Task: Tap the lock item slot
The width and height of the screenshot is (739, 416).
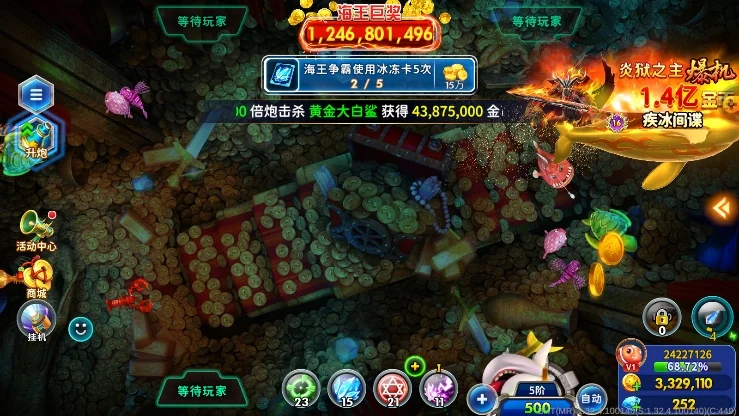Action: tap(661, 317)
